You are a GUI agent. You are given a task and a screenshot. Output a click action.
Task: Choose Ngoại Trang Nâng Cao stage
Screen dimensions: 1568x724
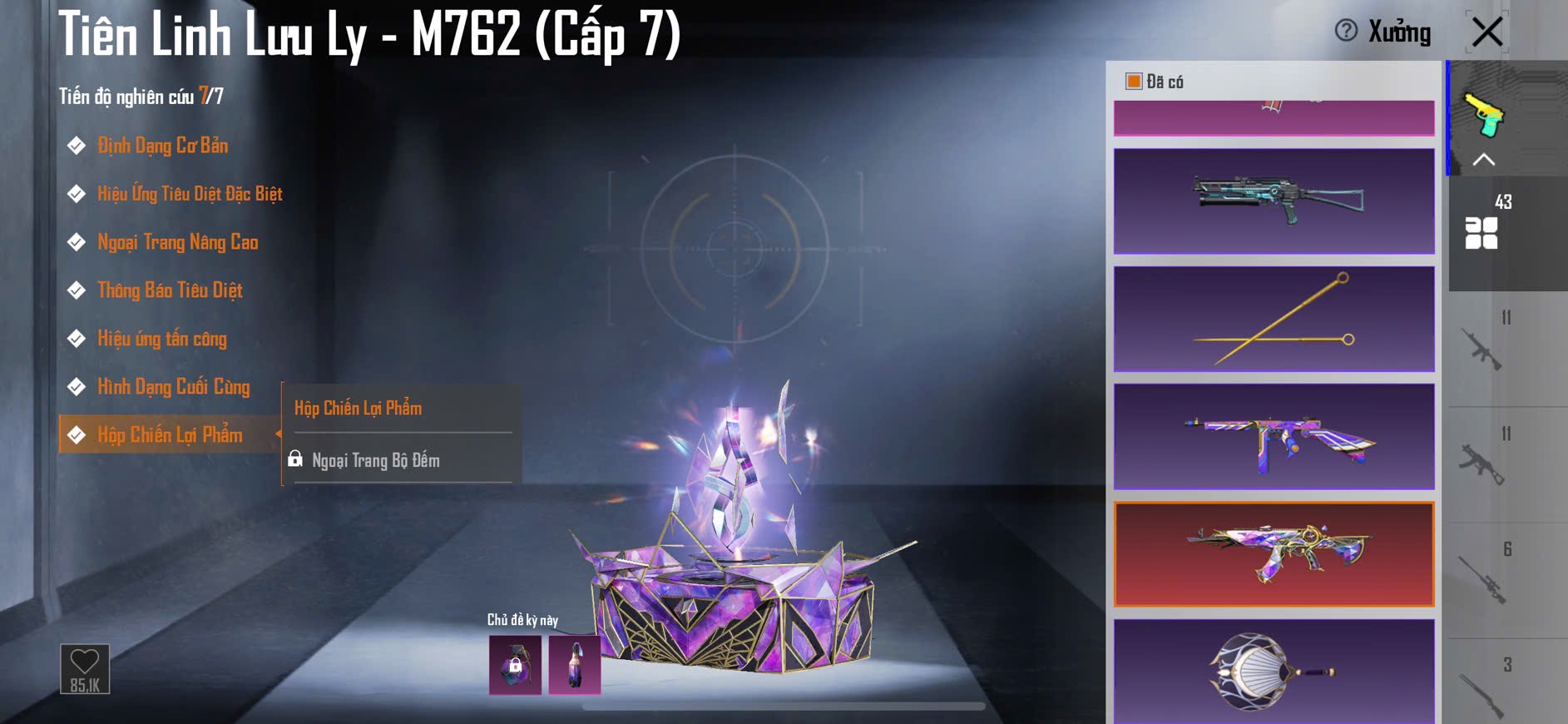[177, 242]
